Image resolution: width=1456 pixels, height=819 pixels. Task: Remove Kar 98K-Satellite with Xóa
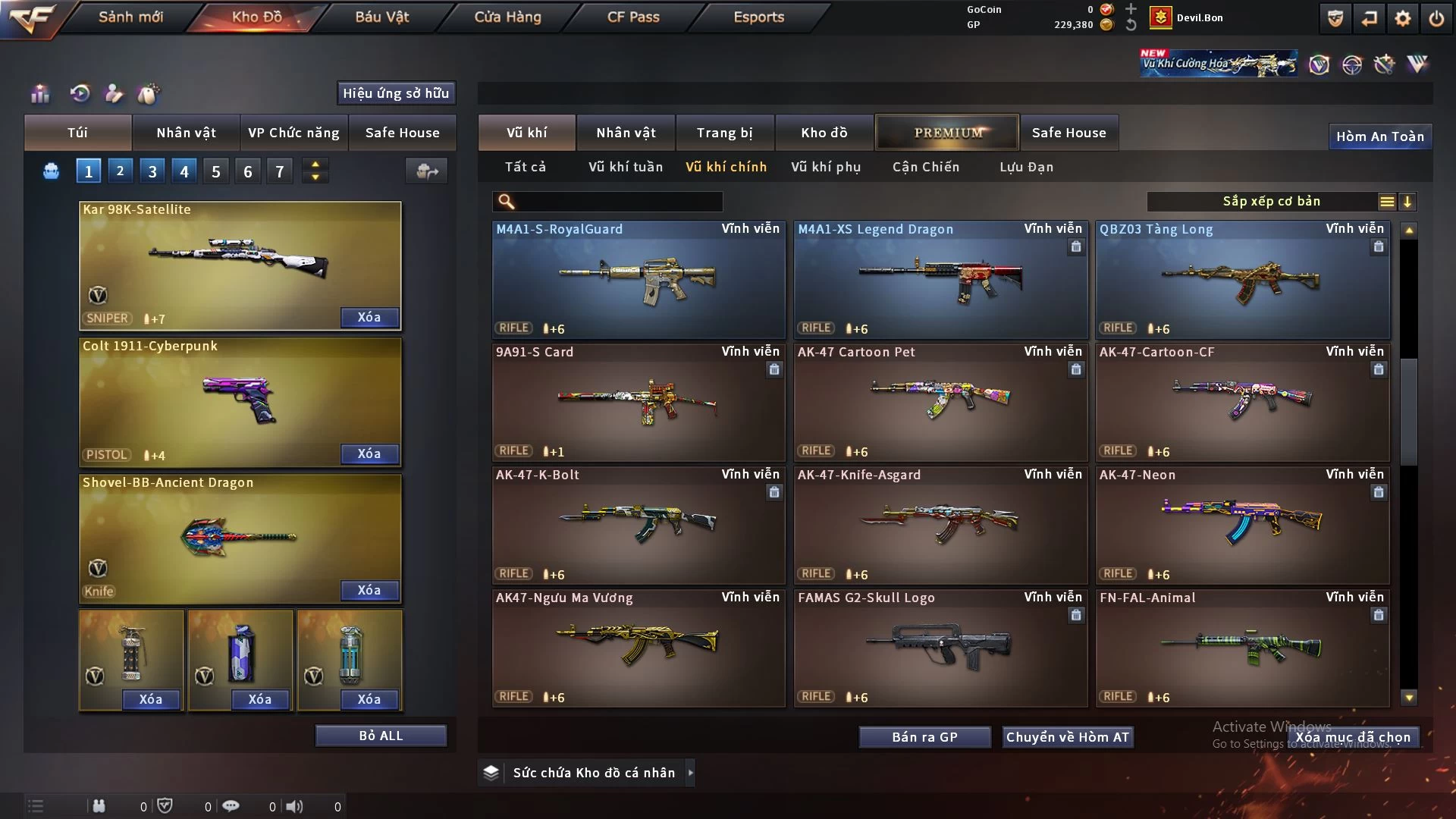[369, 317]
